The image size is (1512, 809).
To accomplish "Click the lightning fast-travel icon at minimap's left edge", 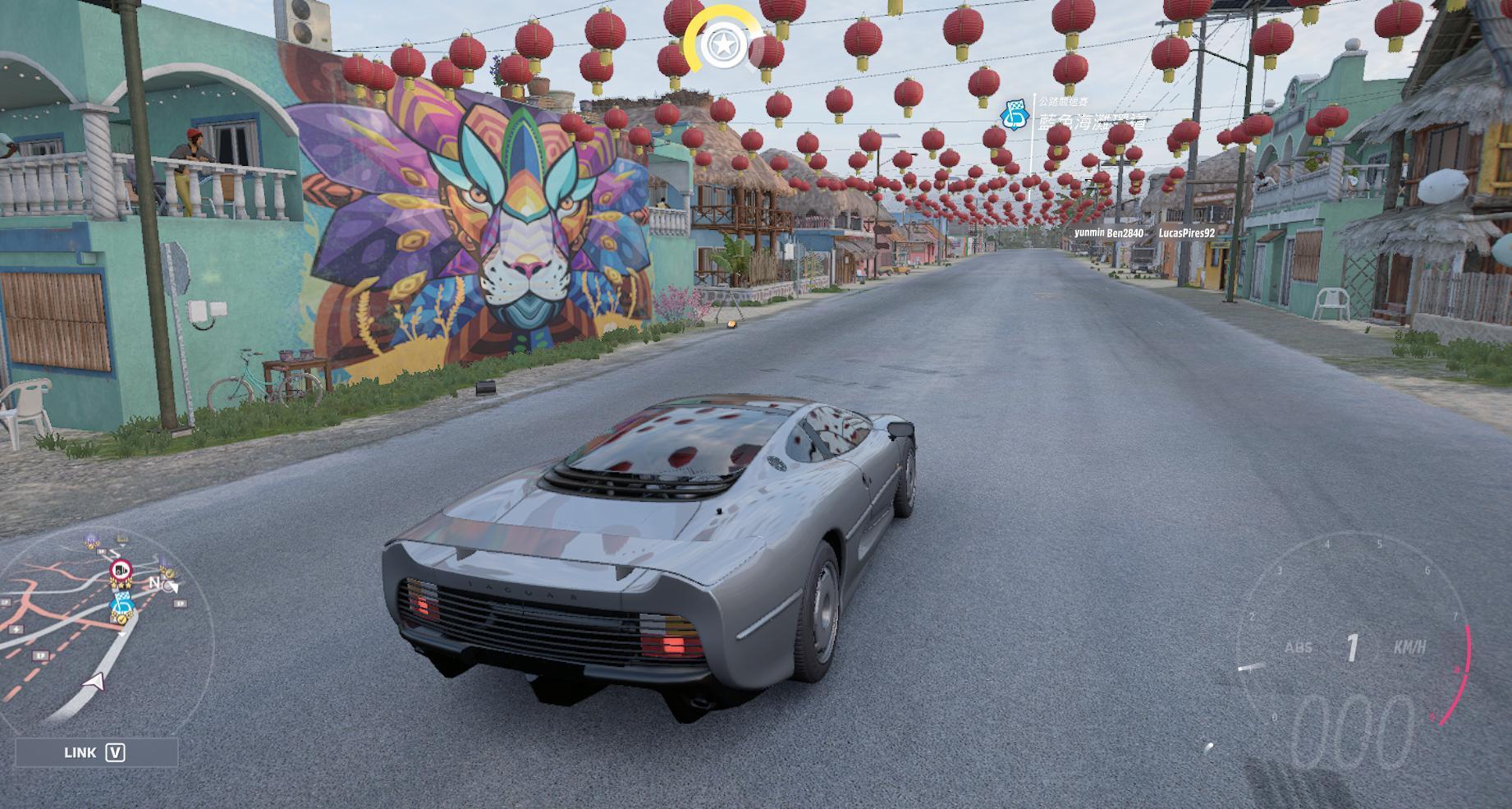I will click(15, 629).
